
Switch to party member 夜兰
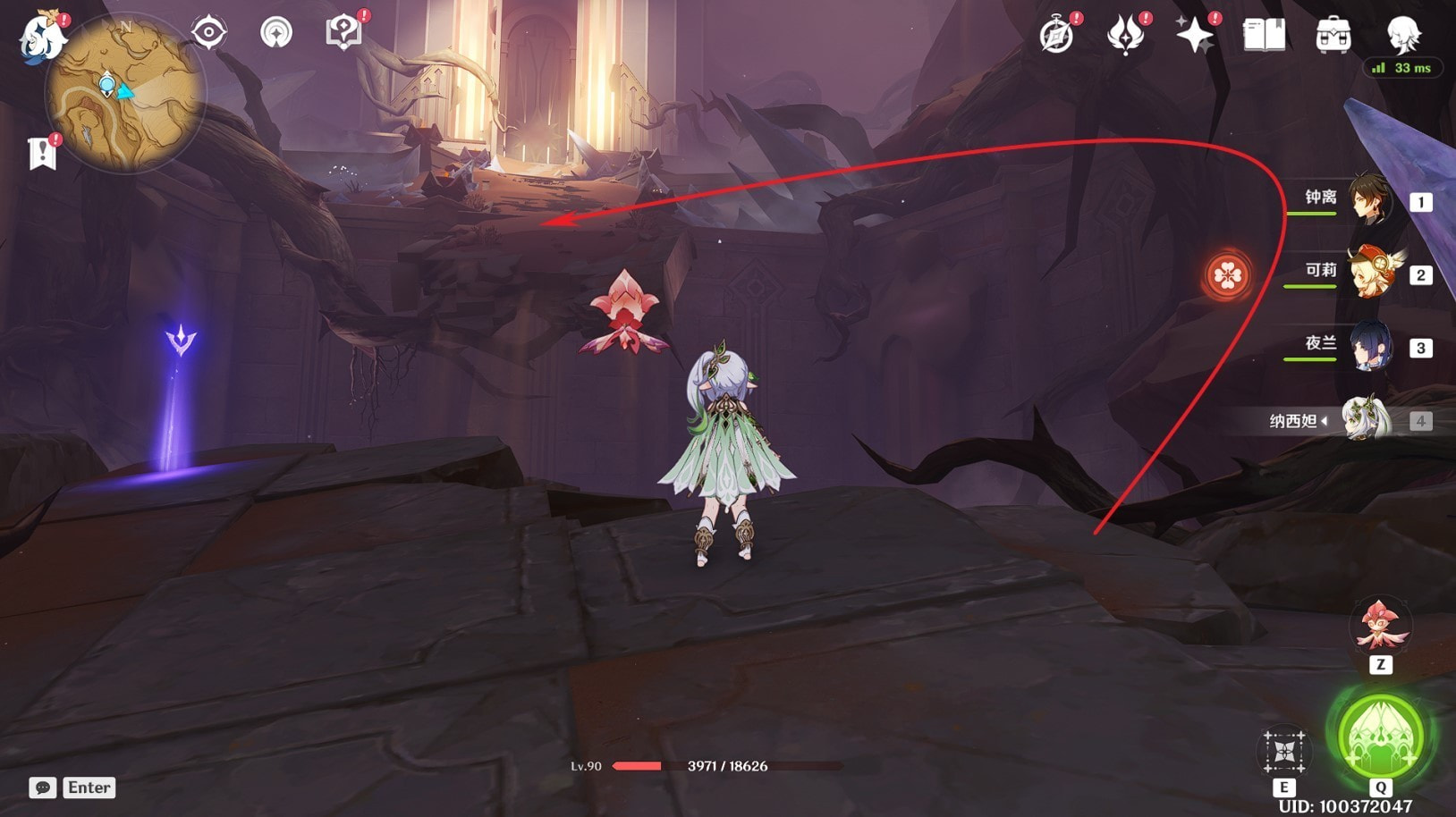pos(1368,347)
